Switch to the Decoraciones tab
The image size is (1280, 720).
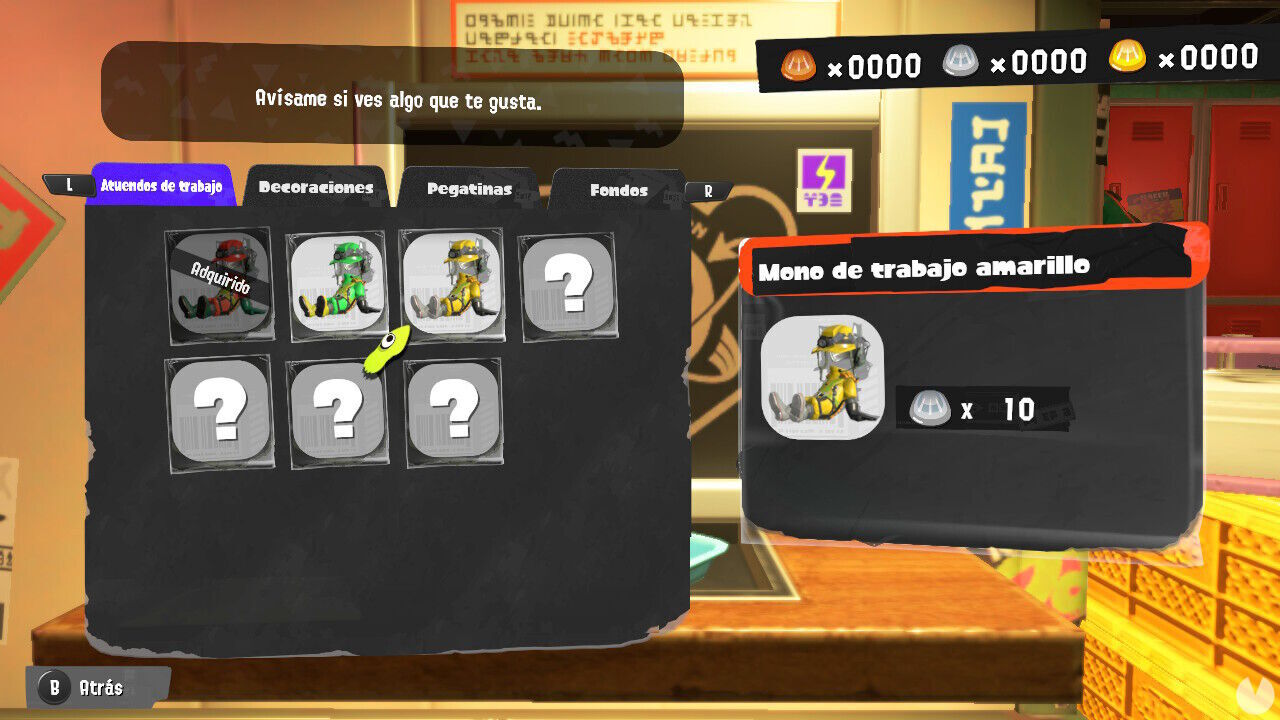316,187
